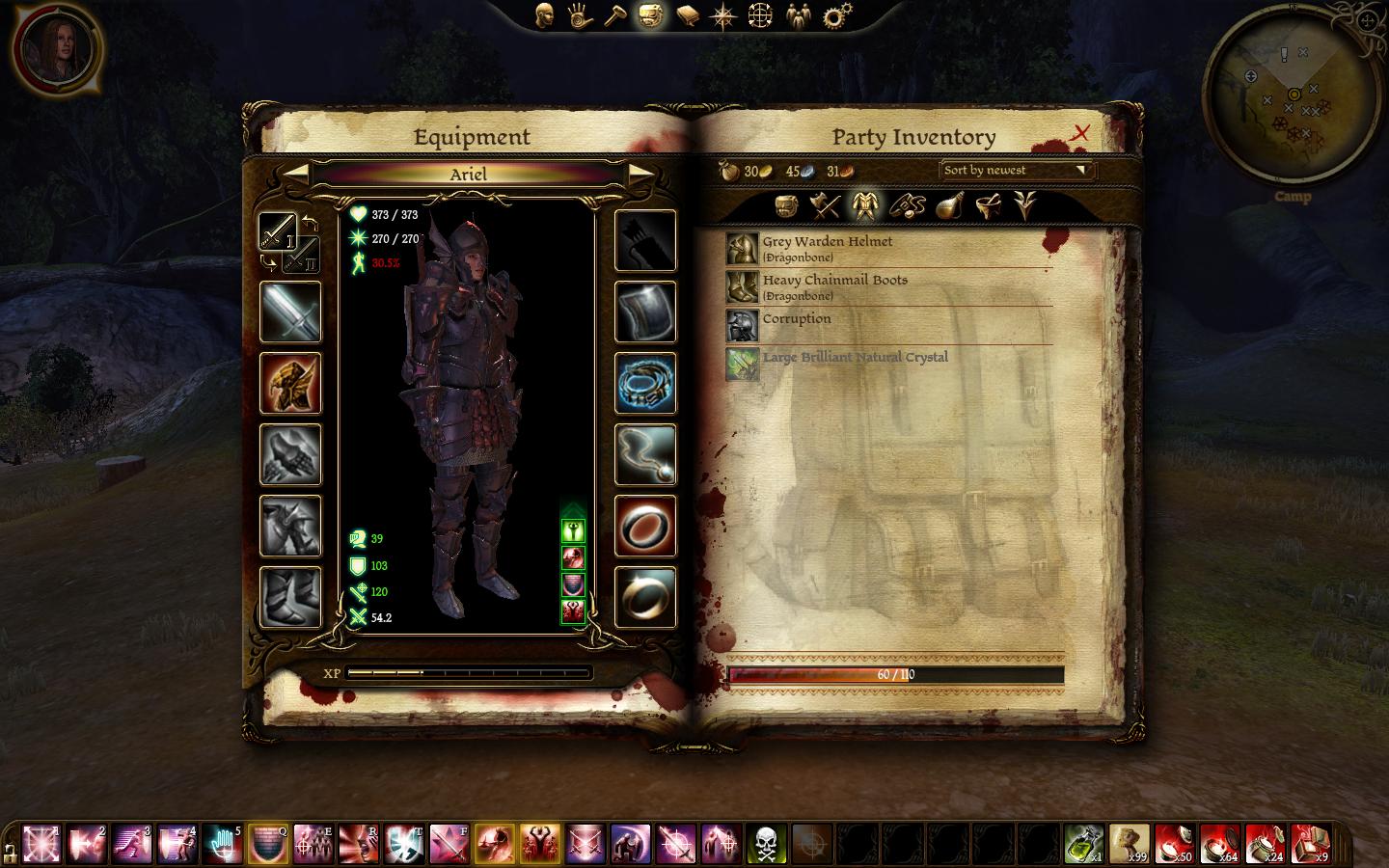Click the equipped boots slot
This screenshot has height=868, width=1389.
(x=290, y=597)
